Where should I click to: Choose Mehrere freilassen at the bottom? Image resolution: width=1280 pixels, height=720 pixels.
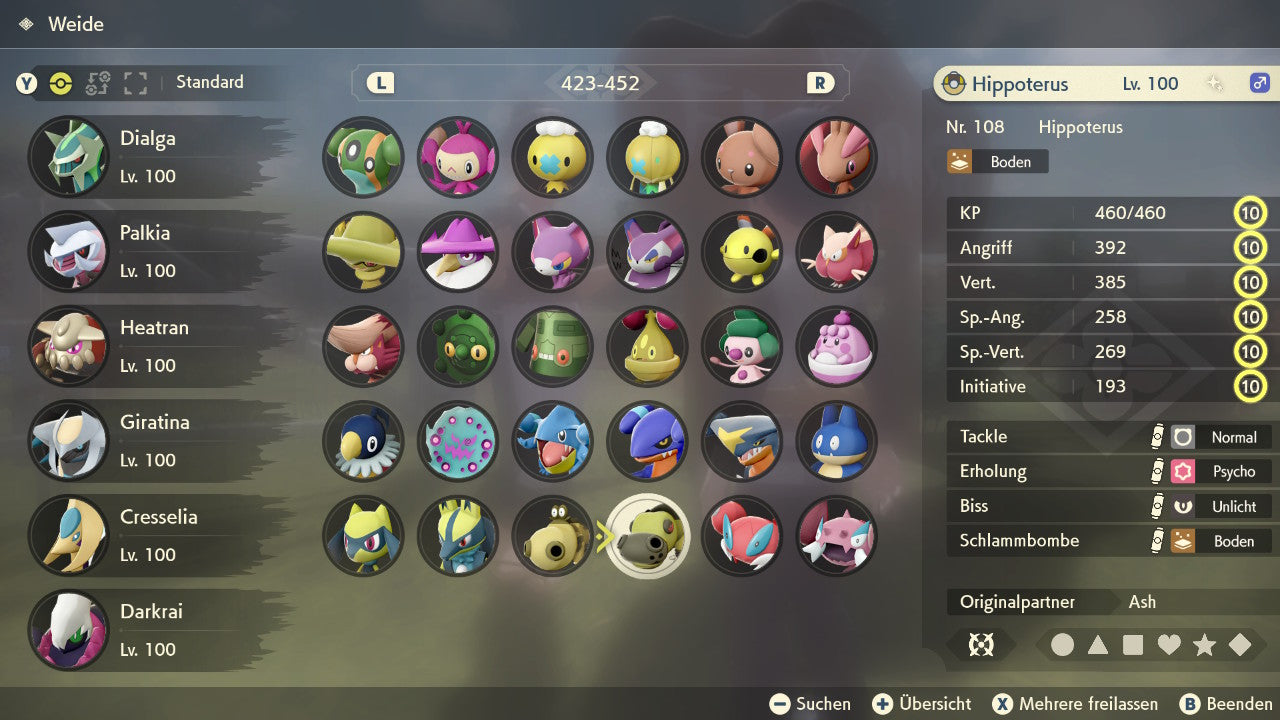pyautogui.click(x=1075, y=704)
